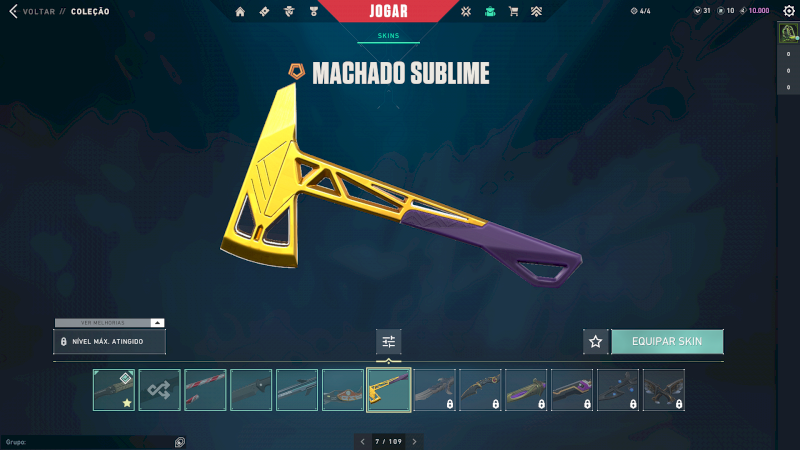Mark skin as favorite with star button
Viewport: 800px width, 450px height.
596,341
